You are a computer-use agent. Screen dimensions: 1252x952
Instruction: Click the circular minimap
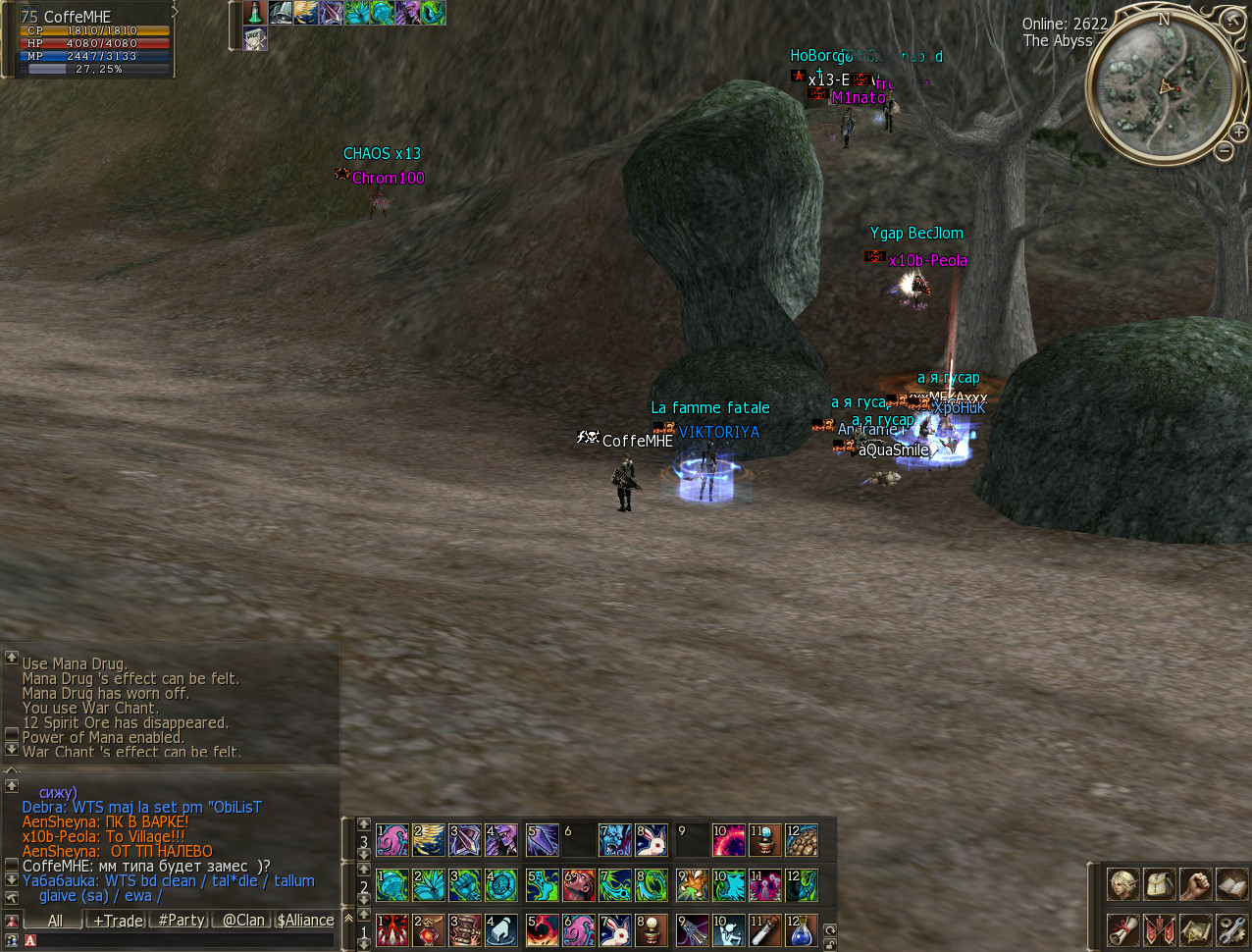[x=1164, y=86]
